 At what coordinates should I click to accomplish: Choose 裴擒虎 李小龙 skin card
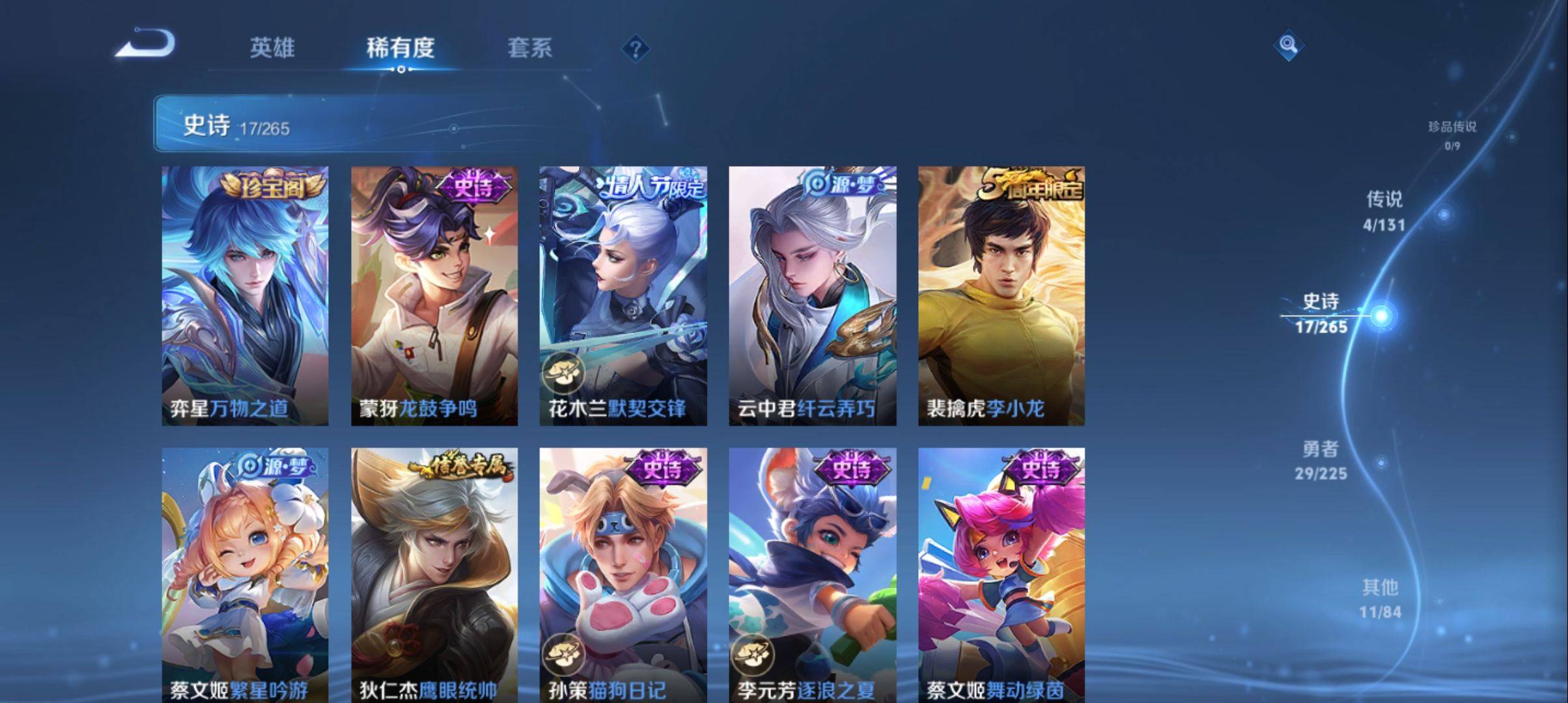pyautogui.click(x=1001, y=296)
